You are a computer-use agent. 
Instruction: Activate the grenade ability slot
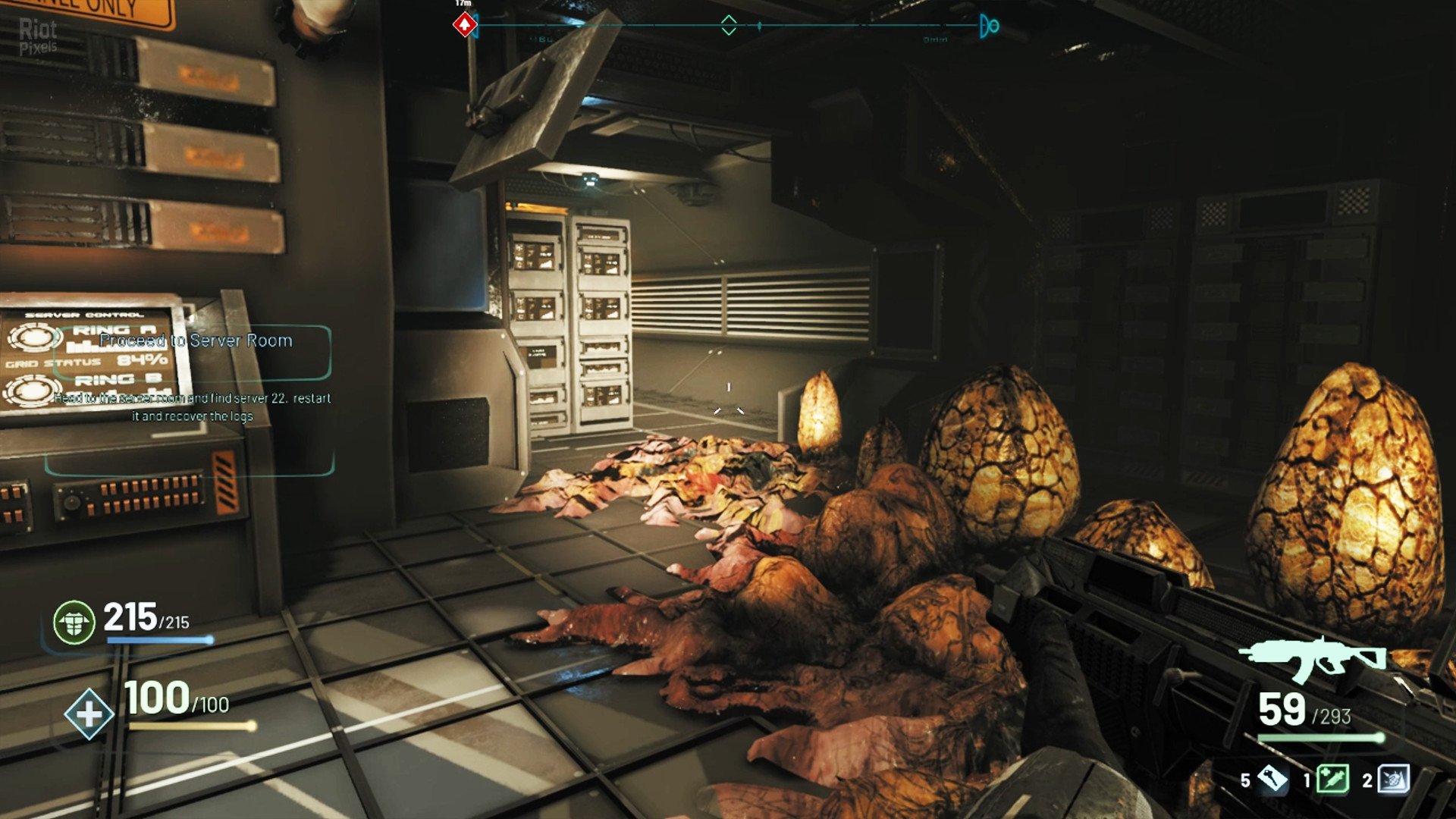1393,779
